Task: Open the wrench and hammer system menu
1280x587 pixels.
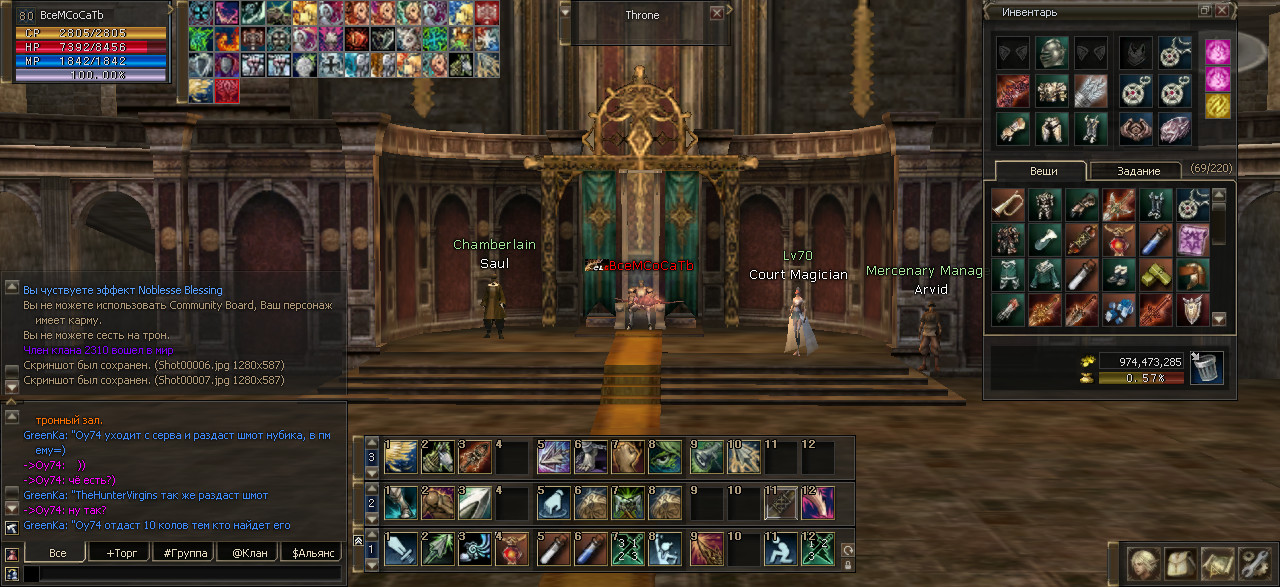Action: coord(1254,563)
